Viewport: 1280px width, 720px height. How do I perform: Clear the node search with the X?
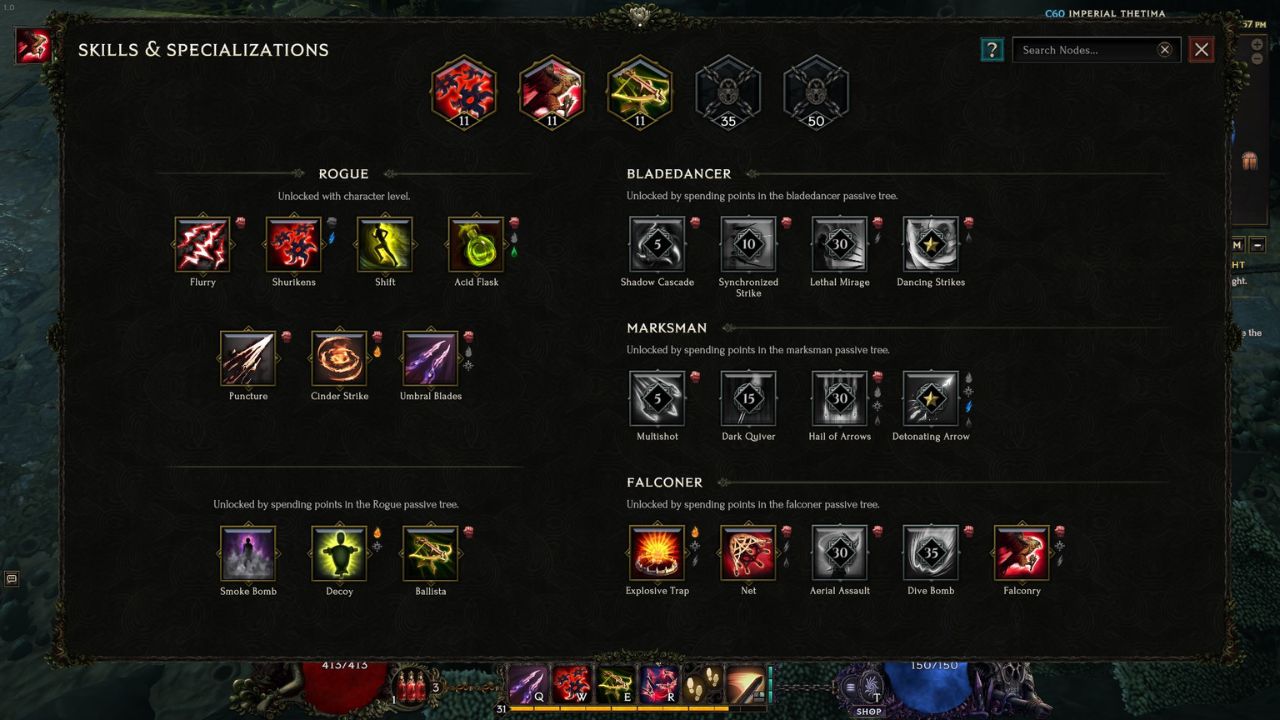click(x=1163, y=49)
